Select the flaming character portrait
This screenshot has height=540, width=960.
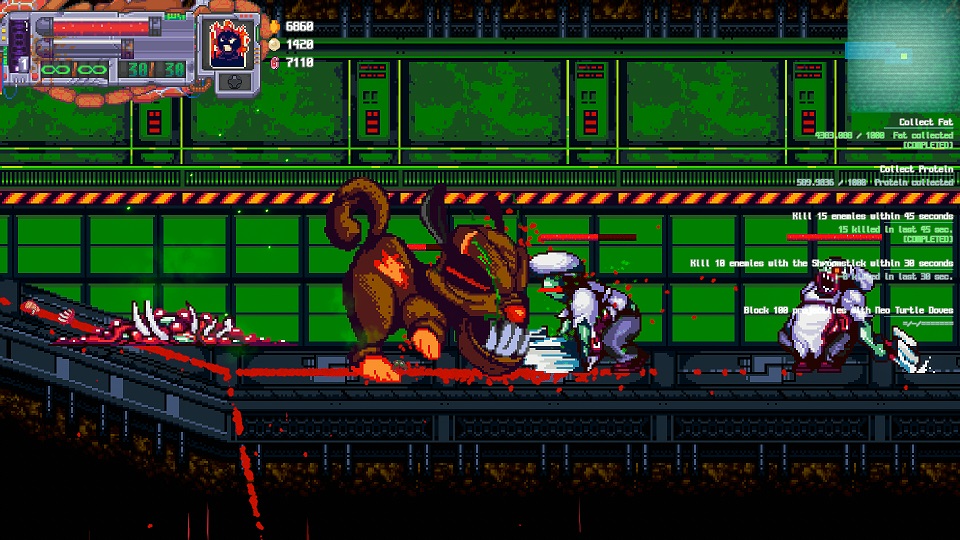tap(228, 41)
